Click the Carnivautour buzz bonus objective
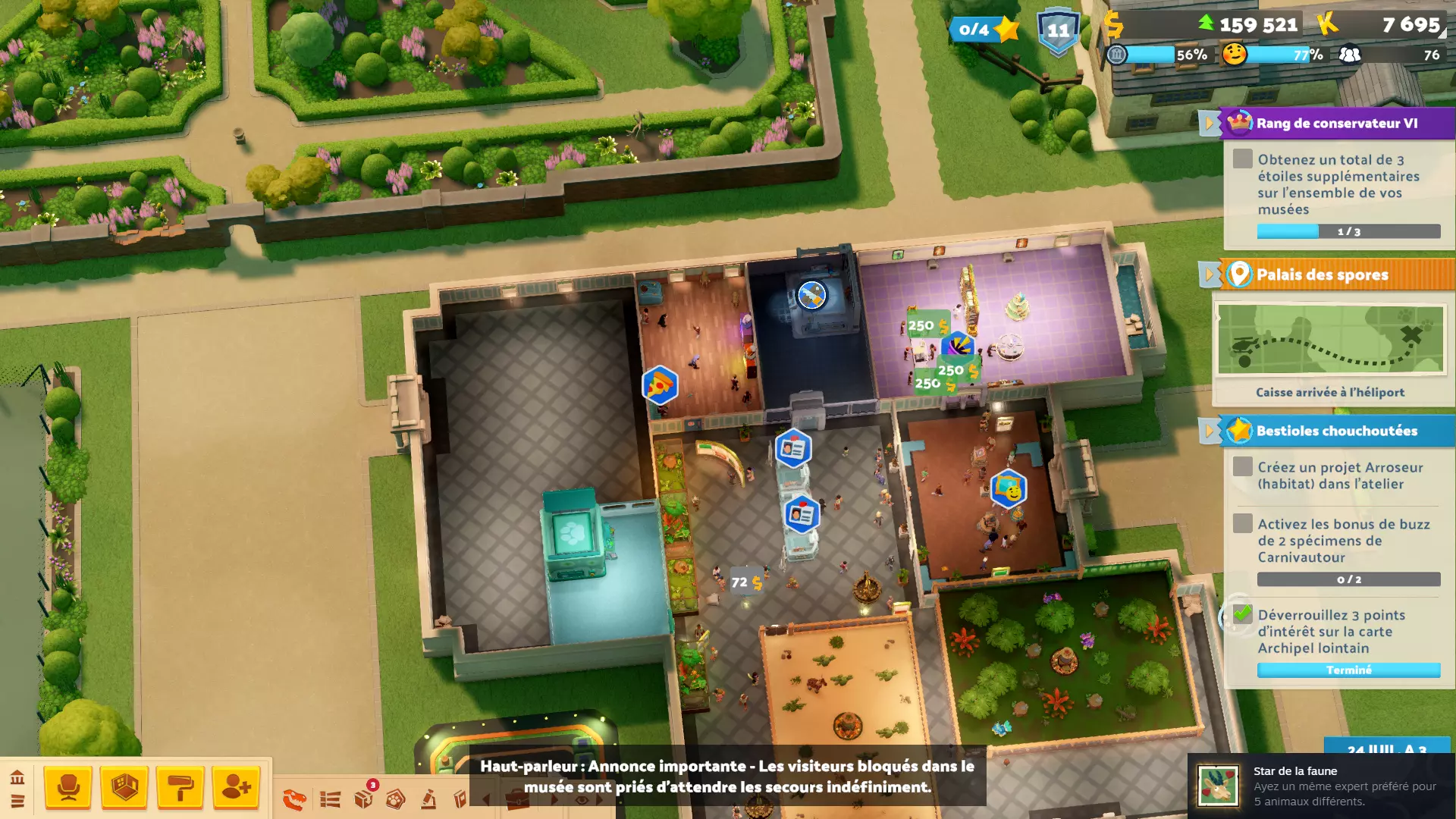Viewport: 1456px width, 819px height. tap(1343, 541)
